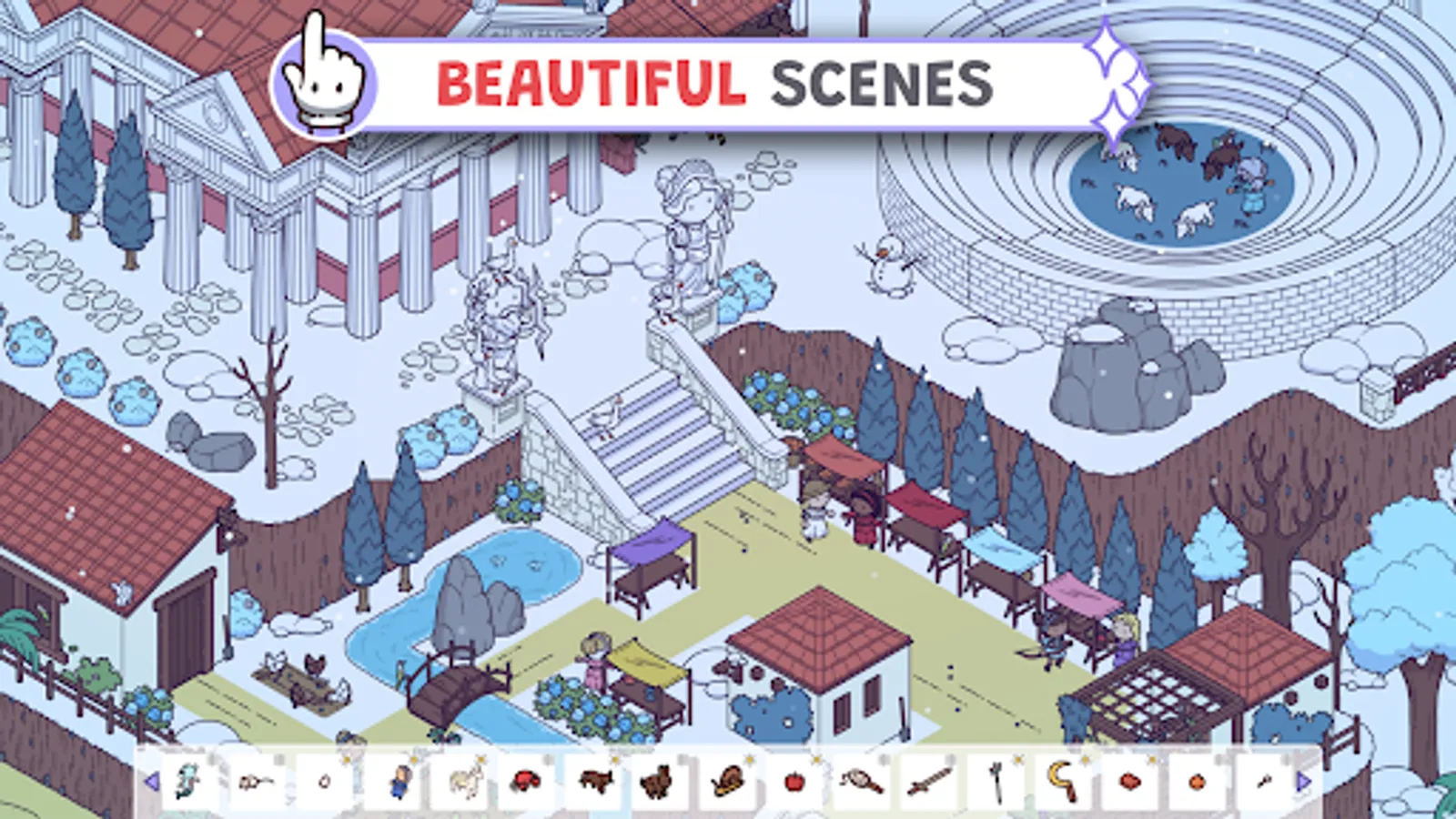Select the egg item to find

coord(323,781)
